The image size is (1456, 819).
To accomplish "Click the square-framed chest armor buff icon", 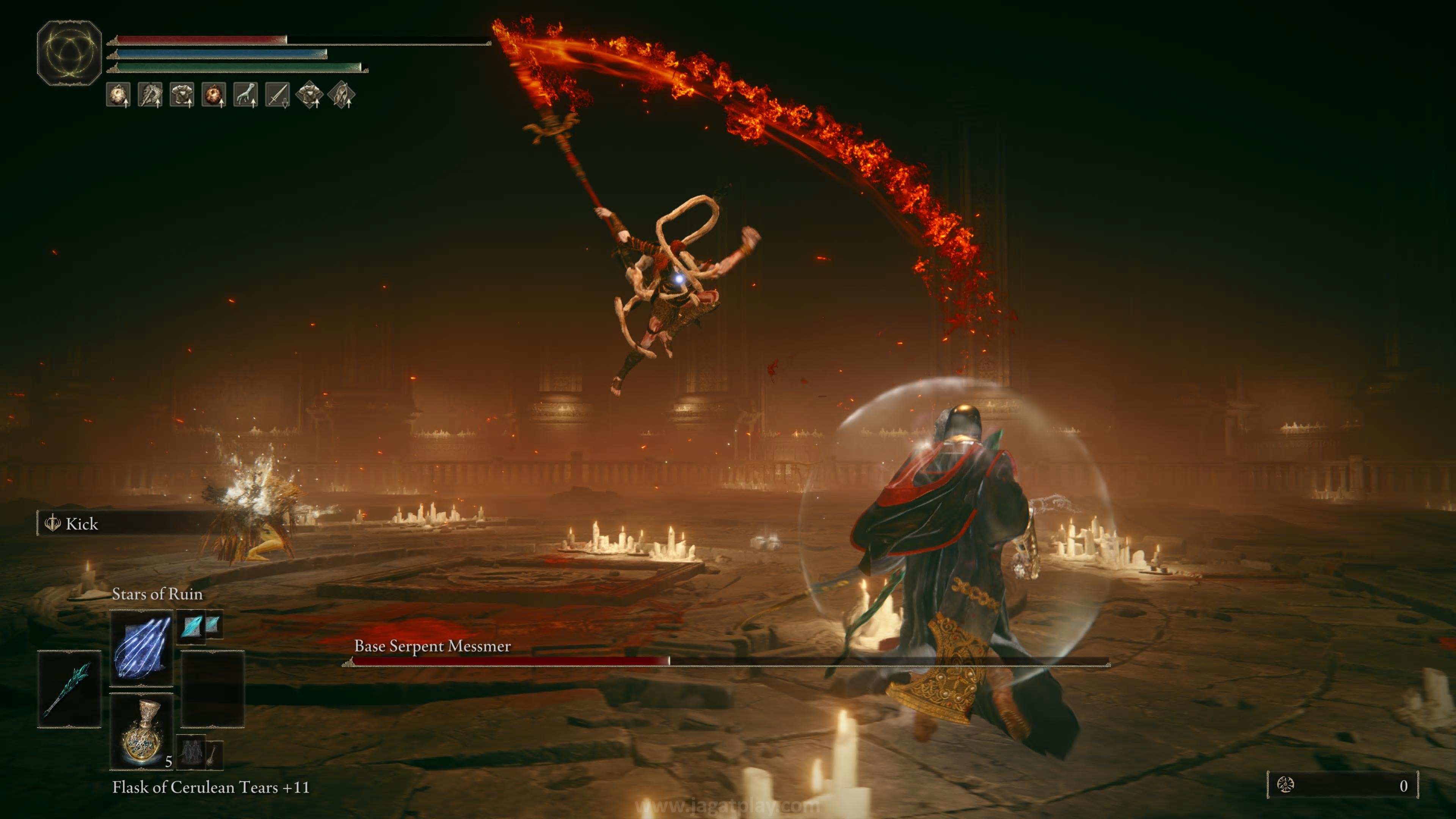I will coord(182,94).
